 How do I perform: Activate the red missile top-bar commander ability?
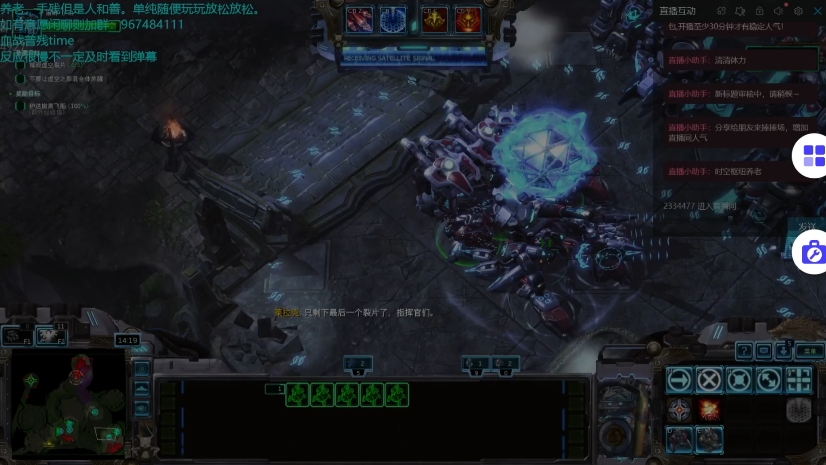(358, 18)
